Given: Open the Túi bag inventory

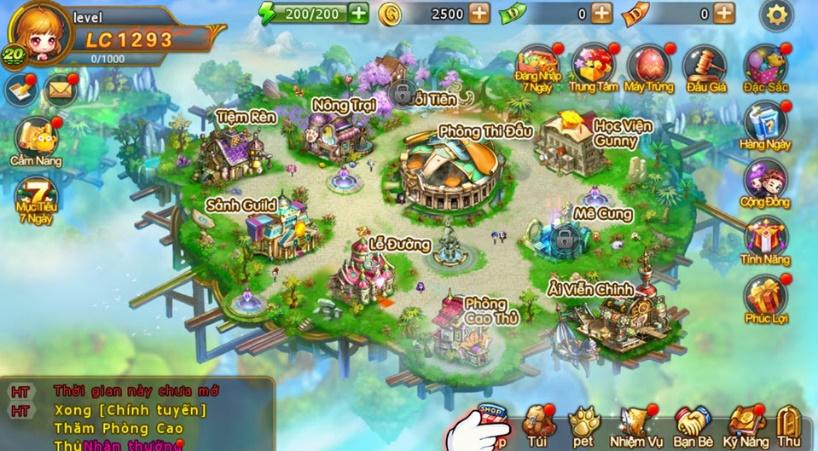Looking at the screenshot, I should [x=538, y=425].
